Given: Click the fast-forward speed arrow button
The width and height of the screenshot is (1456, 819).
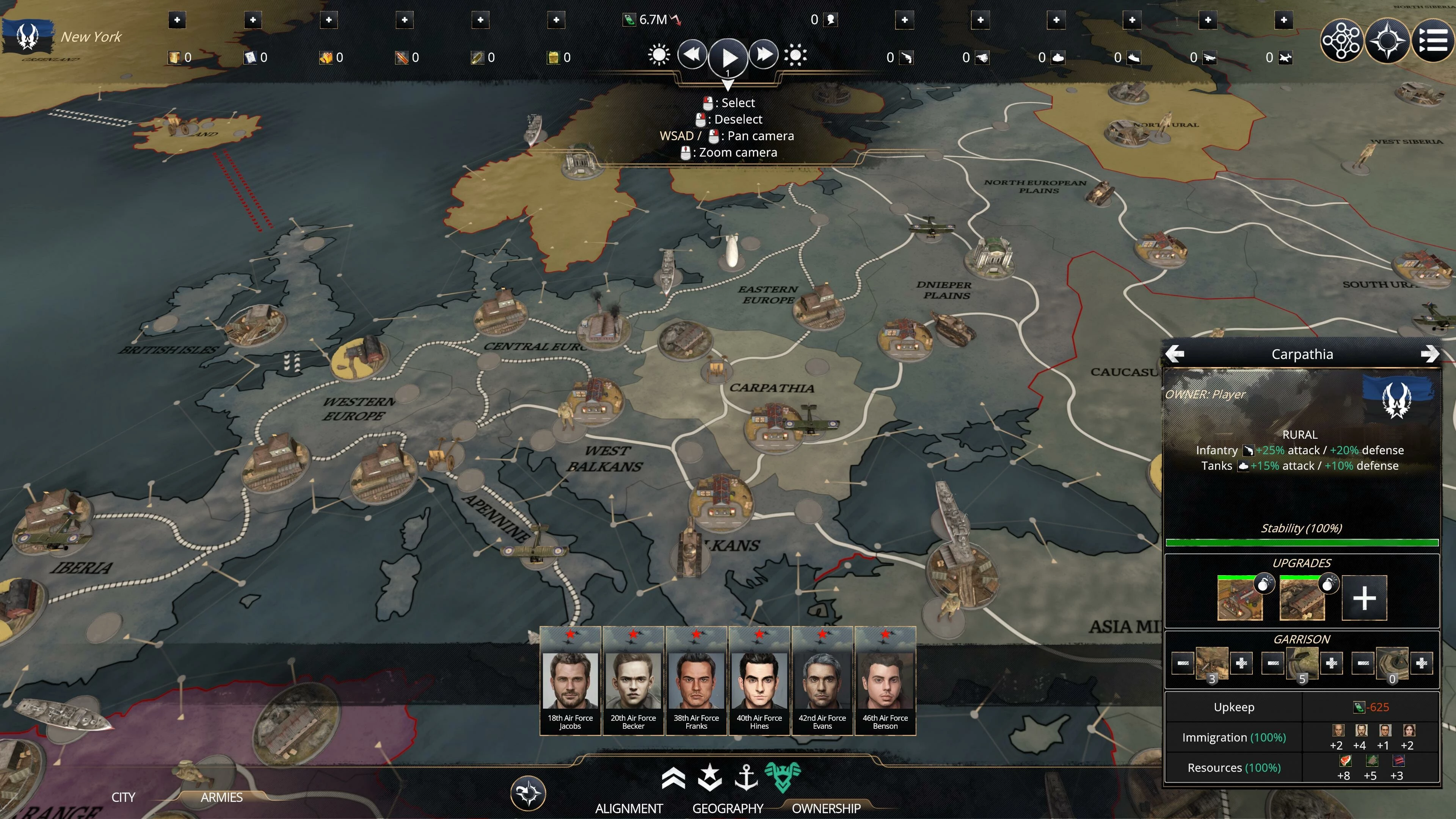Looking at the screenshot, I should pos(764,55).
